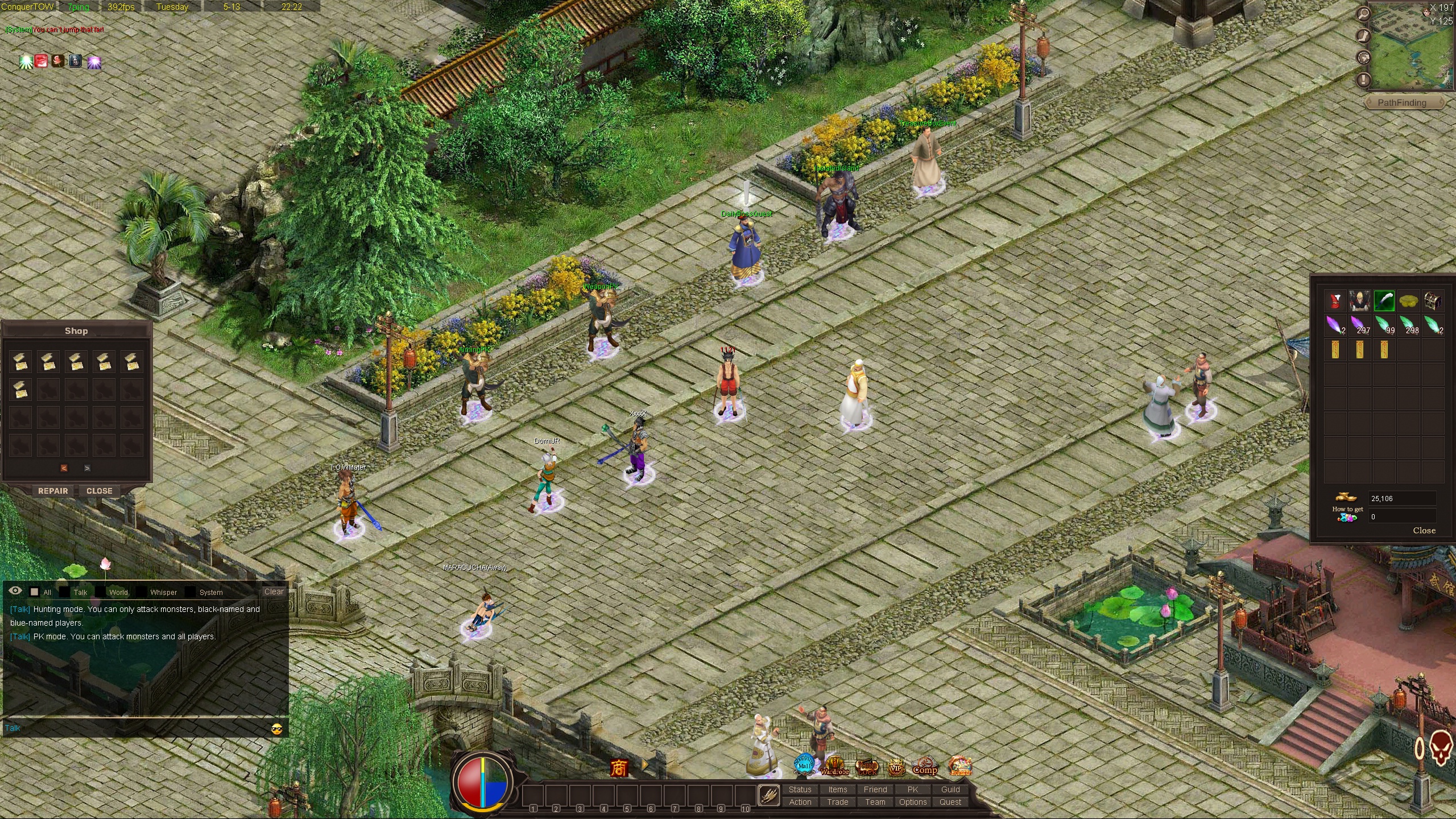Open the PathFinding button under the minimap
1456x819 pixels.
click(1401, 103)
